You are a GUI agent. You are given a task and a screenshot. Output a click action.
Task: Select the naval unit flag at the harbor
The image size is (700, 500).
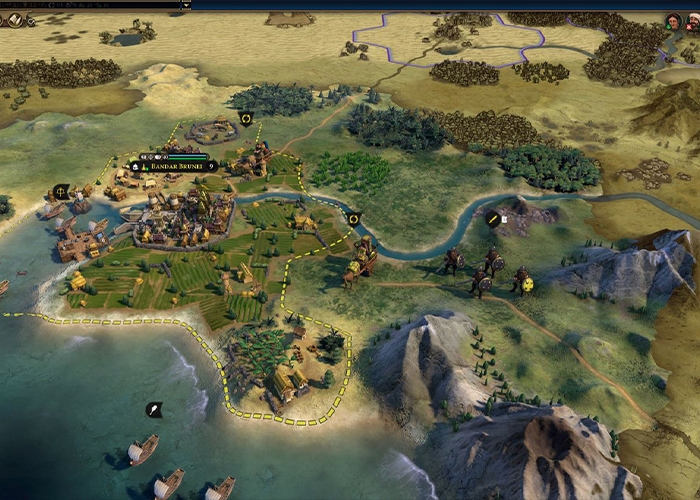click(x=61, y=191)
